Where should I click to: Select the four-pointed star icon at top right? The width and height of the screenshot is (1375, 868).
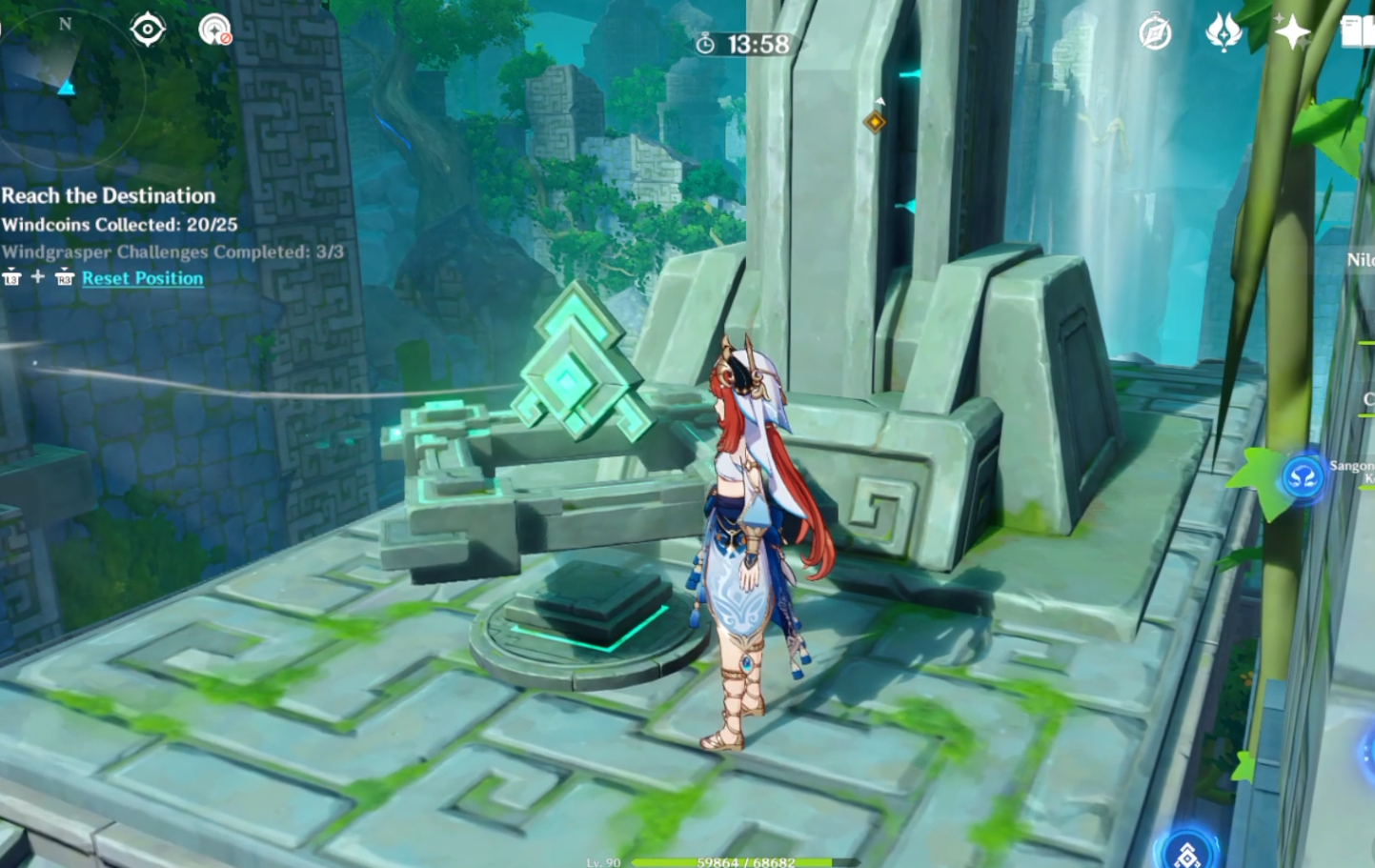(1292, 30)
